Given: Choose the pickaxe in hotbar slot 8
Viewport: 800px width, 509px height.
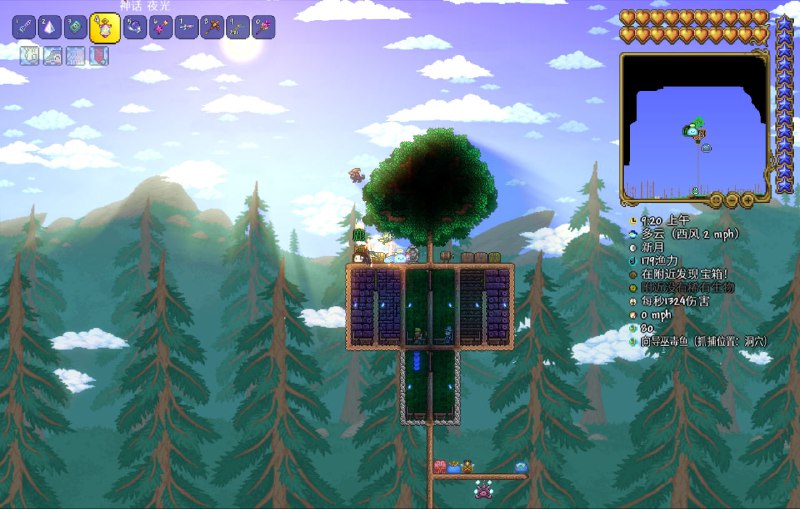Looking at the screenshot, I should (212, 27).
